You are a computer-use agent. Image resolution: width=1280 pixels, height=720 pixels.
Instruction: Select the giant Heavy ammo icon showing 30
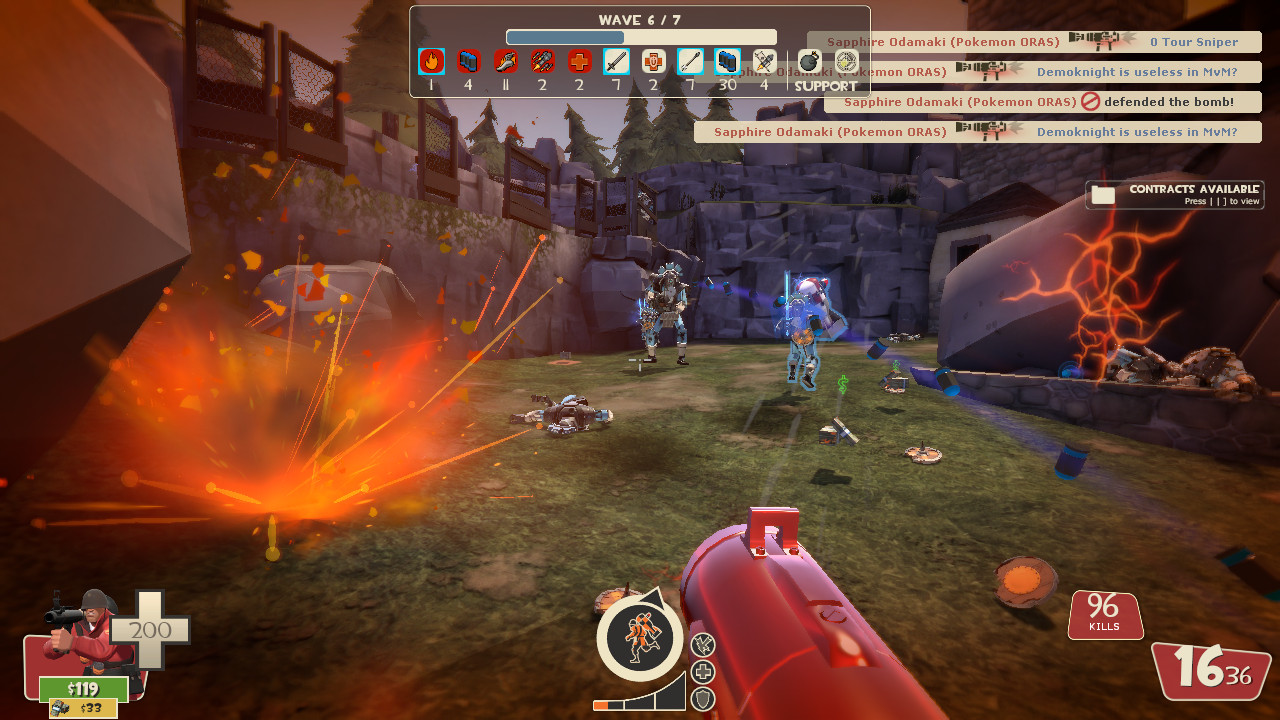[x=727, y=62]
